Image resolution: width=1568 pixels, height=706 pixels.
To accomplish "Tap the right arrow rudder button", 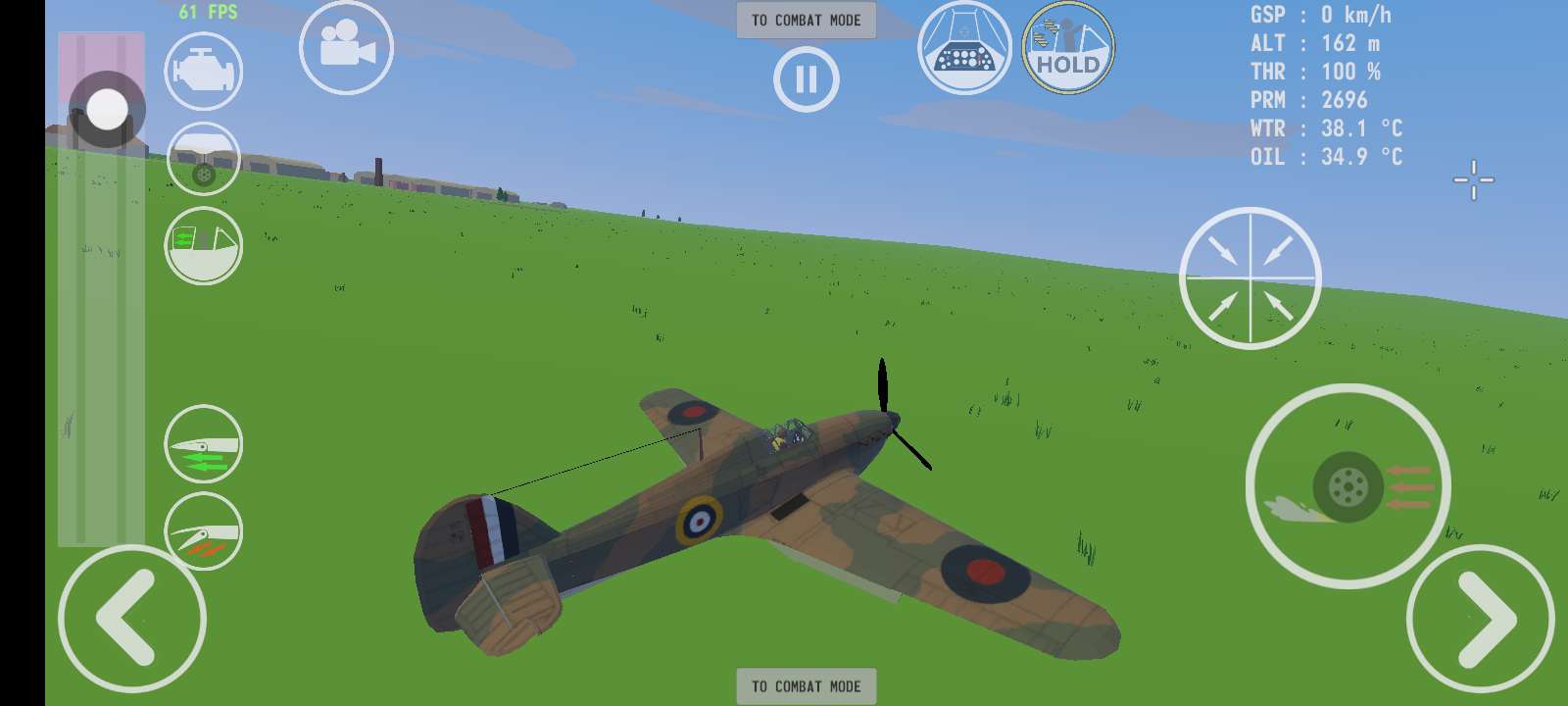I will (1480, 619).
